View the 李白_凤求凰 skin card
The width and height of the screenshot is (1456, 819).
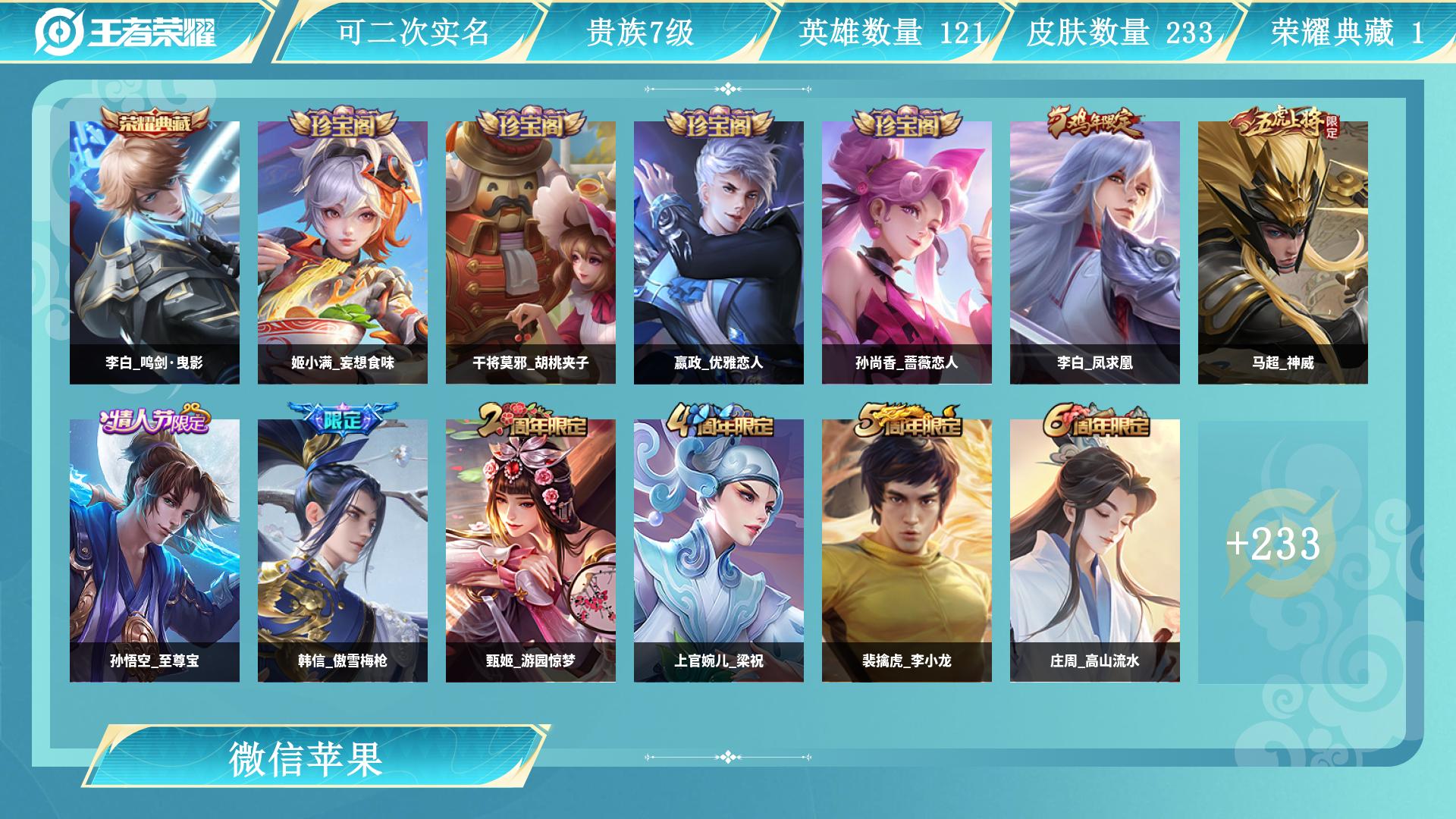click(x=1095, y=252)
